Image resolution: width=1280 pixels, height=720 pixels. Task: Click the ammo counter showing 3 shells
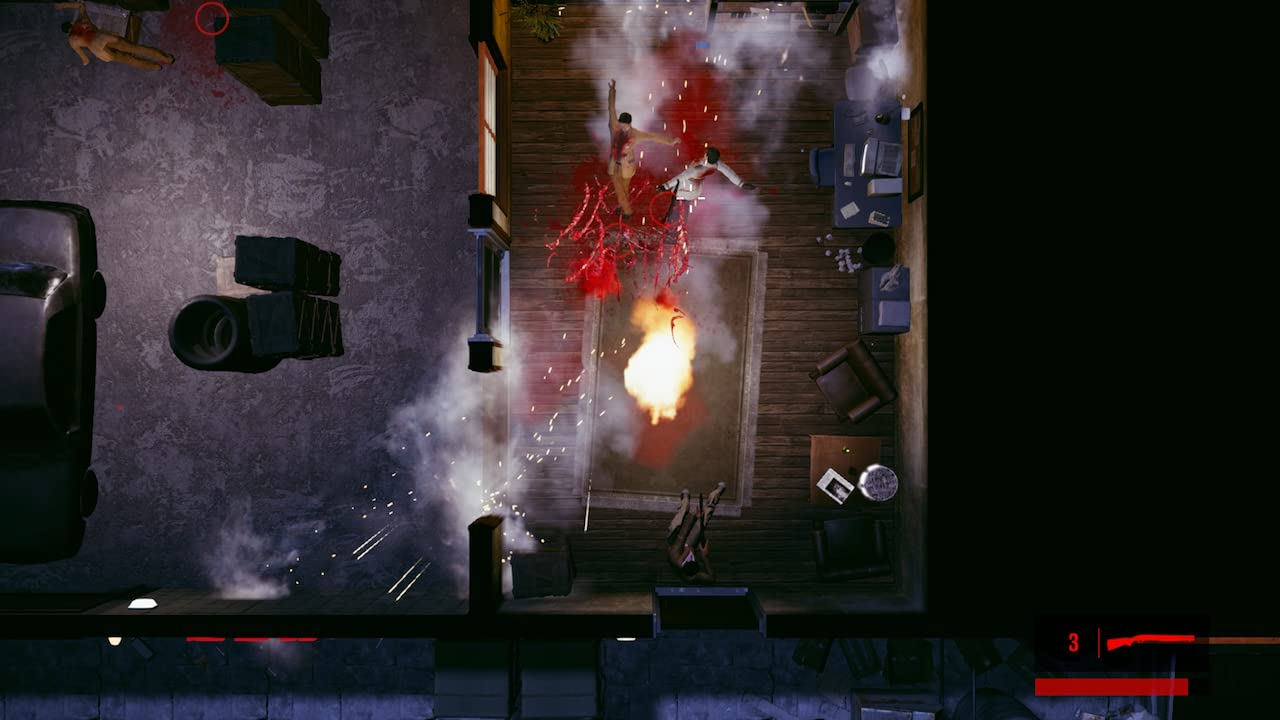pos(1074,639)
